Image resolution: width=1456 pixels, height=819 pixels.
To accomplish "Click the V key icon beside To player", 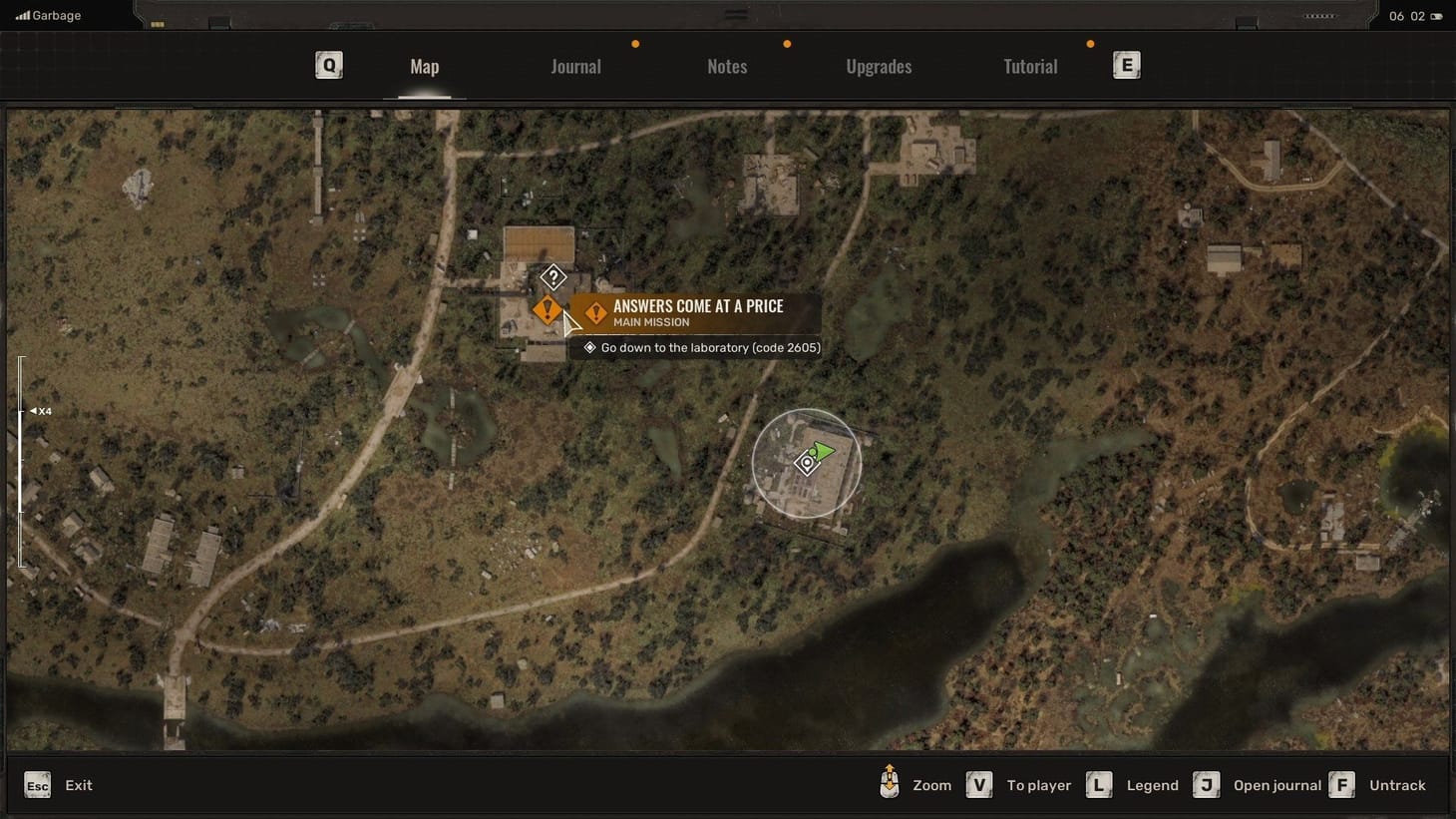I will pyautogui.click(x=978, y=785).
